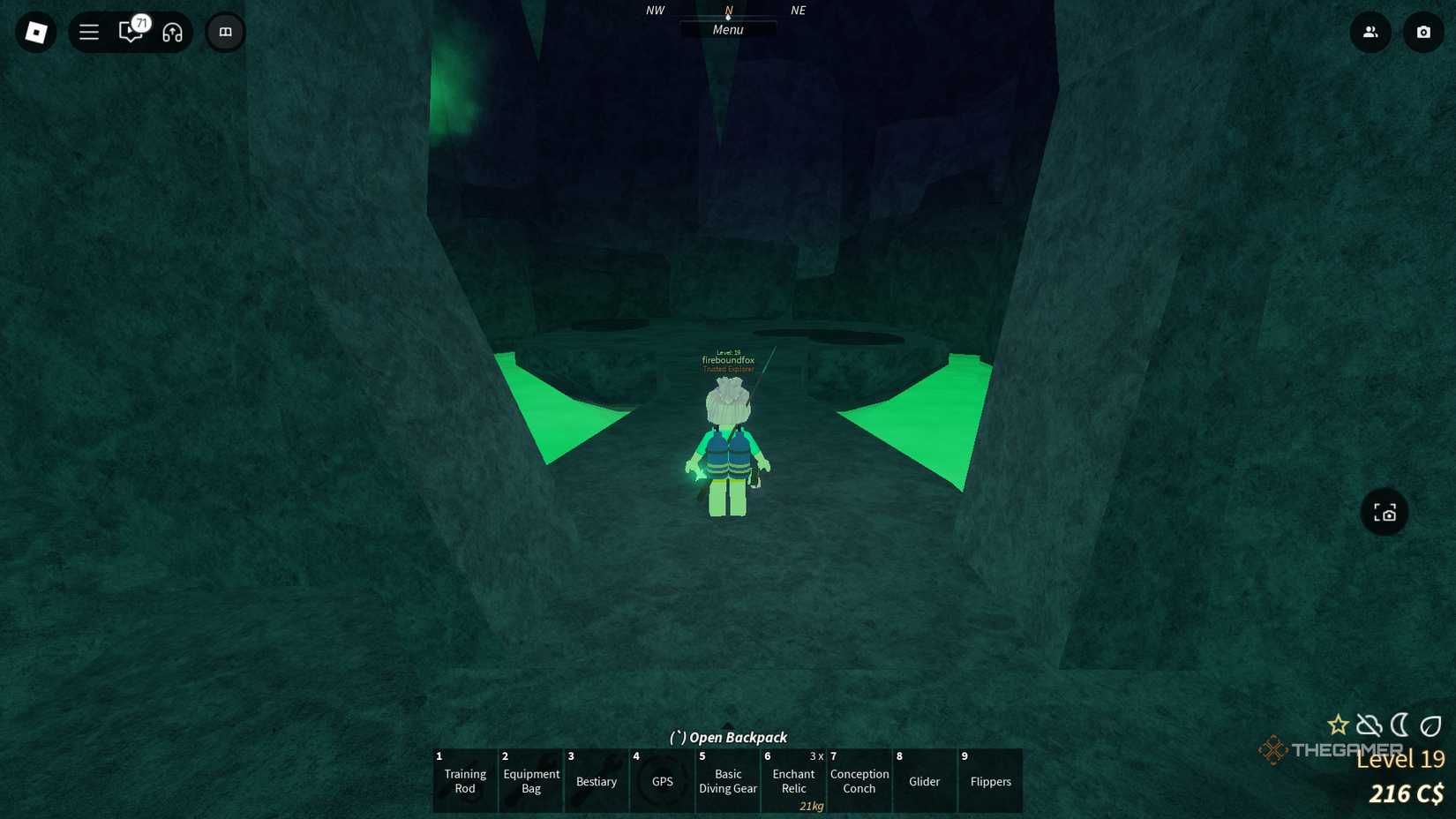
Task: Select the Flippers hotbar item
Action: [x=990, y=781]
